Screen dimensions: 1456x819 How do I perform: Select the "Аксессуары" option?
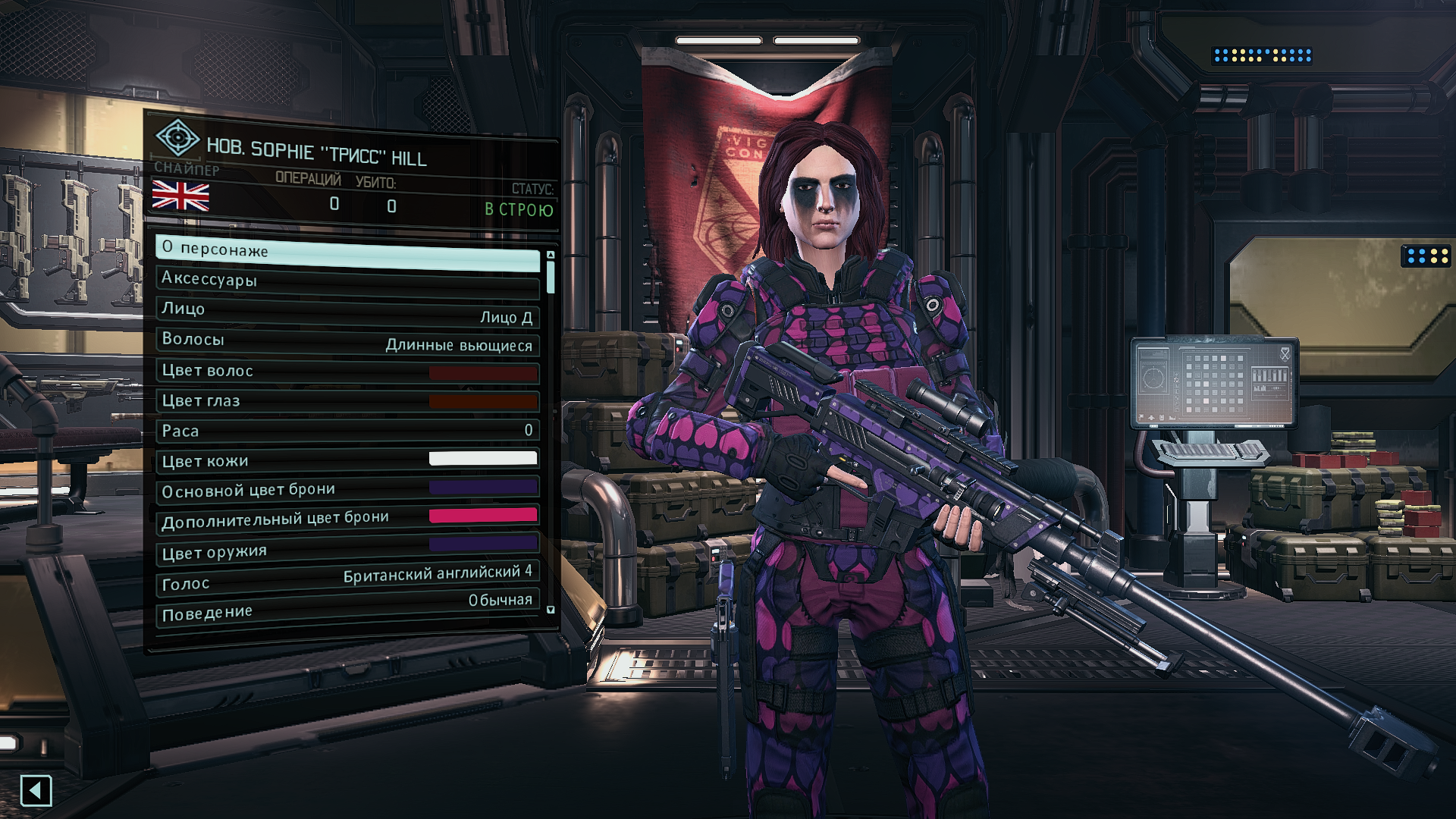347,281
